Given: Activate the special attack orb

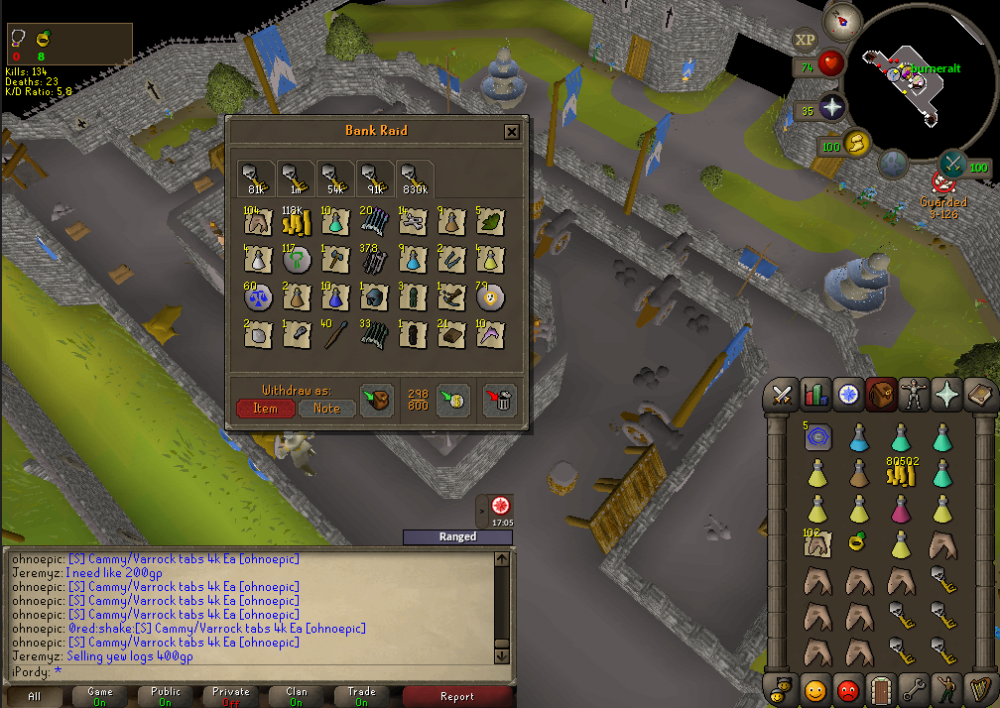Looking at the screenshot, I should click(951, 161).
